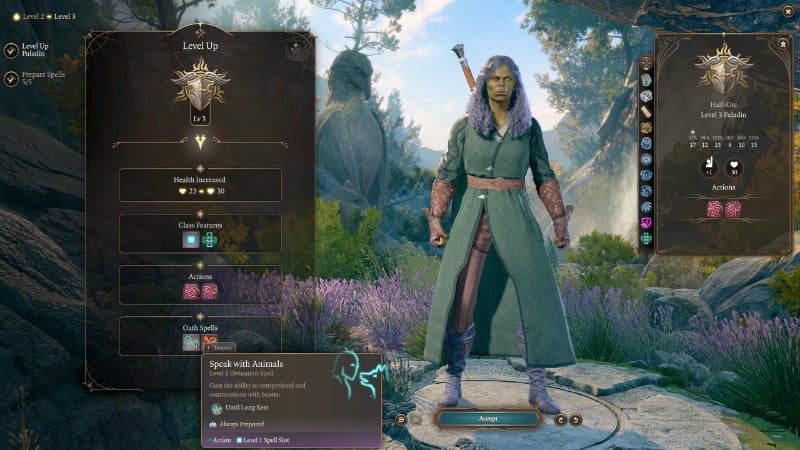Inspect the teal cross class feature icon

pyautogui.click(x=209, y=240)
